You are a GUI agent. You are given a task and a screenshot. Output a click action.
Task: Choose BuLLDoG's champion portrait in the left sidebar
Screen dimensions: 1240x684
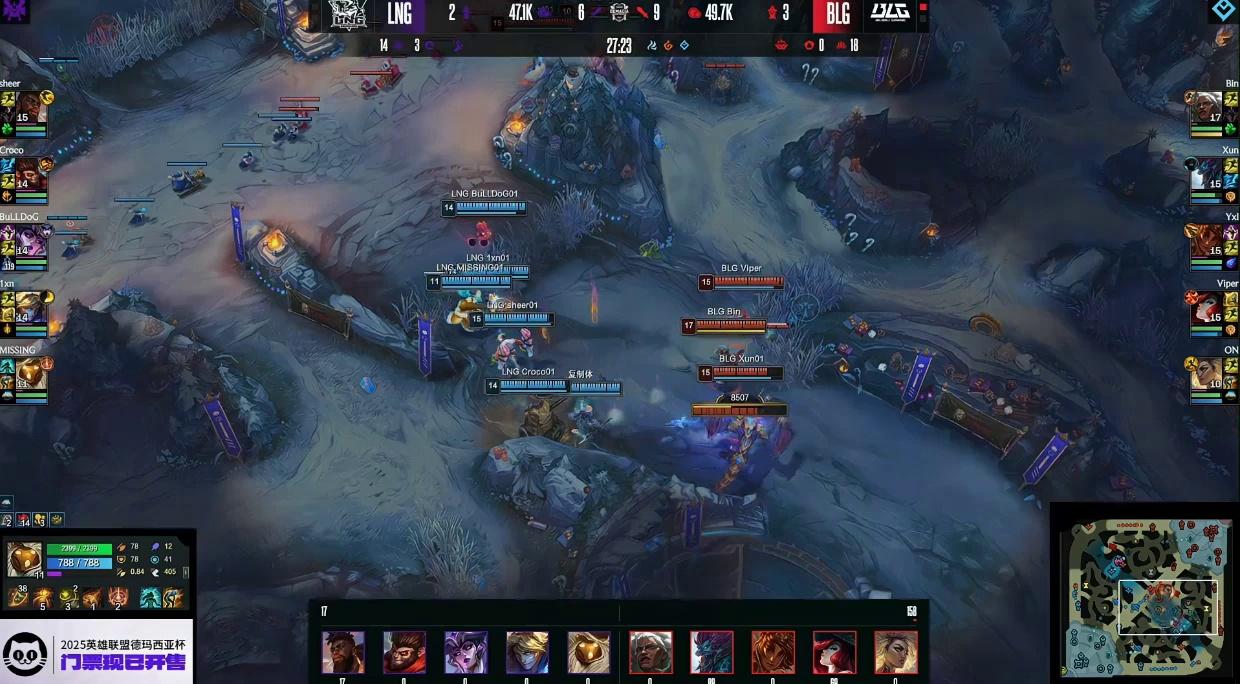tap(30, 240)
